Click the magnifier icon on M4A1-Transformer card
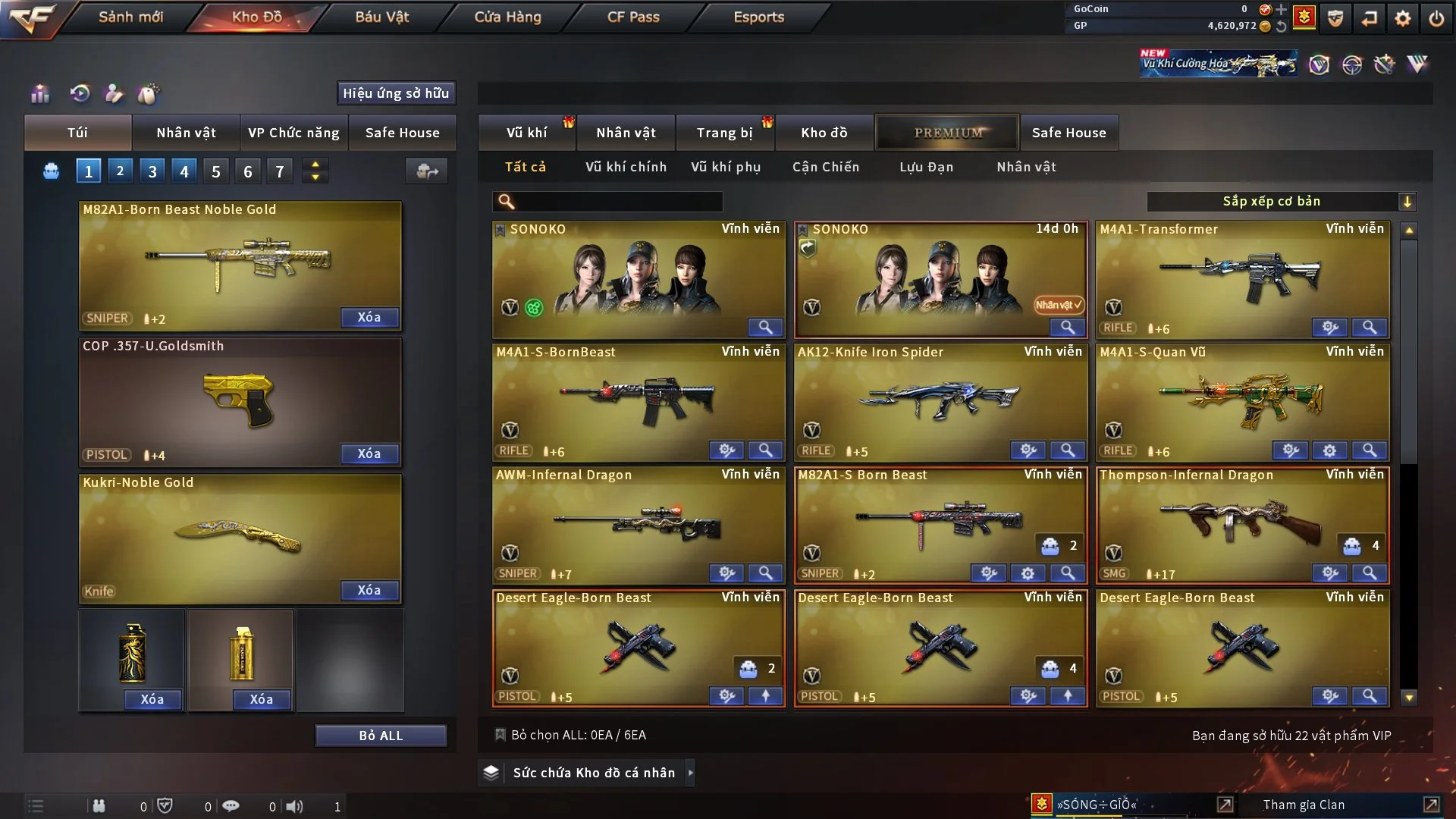1456x819 pixels. pos(1370,328)
